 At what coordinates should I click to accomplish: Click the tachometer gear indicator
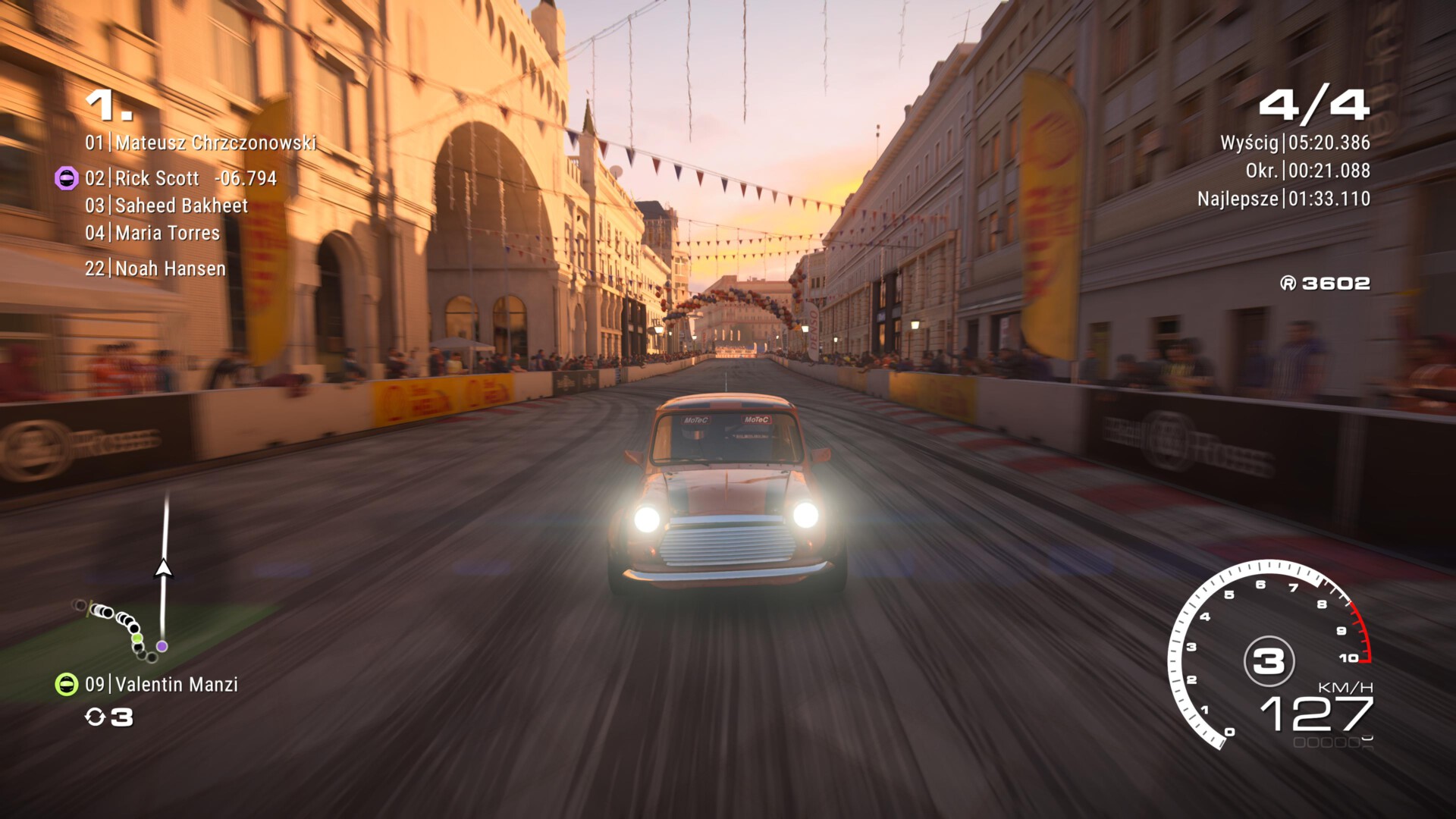(x=1269, y=661)
